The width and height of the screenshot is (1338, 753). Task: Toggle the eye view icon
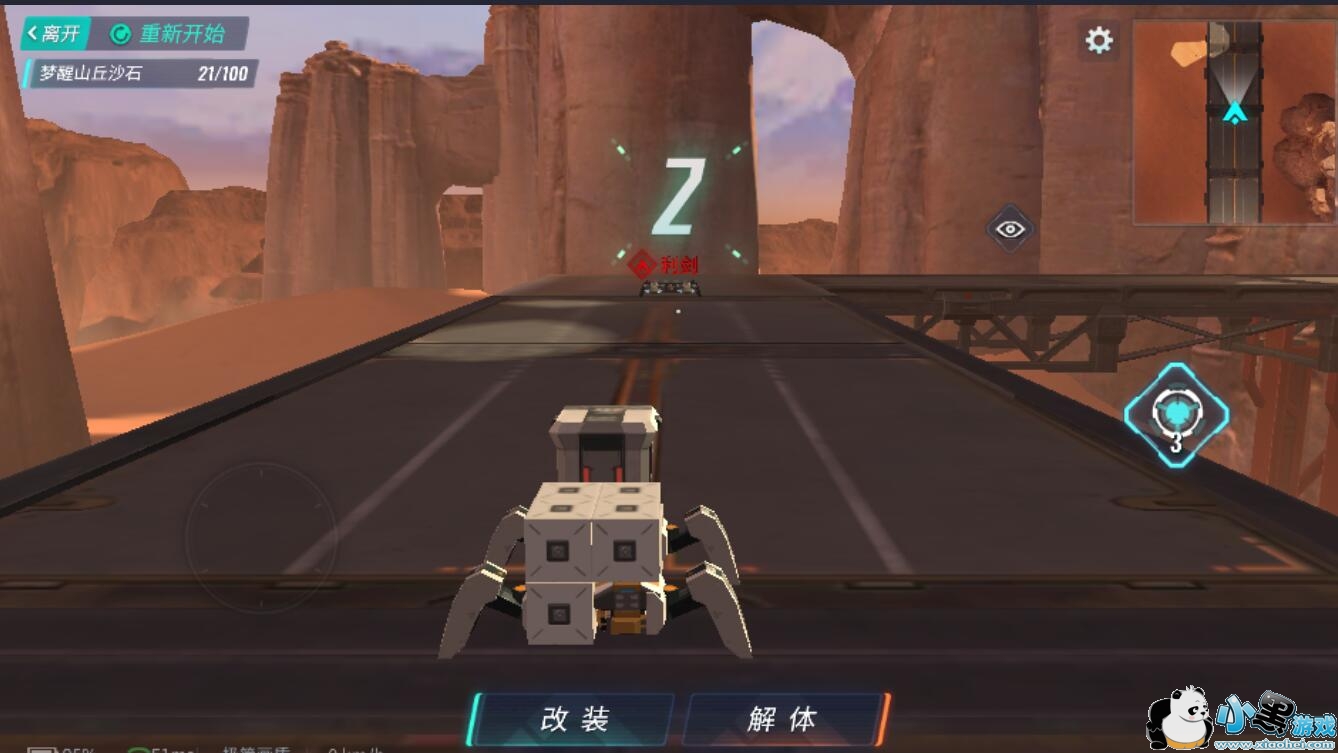coord(1010,229)
